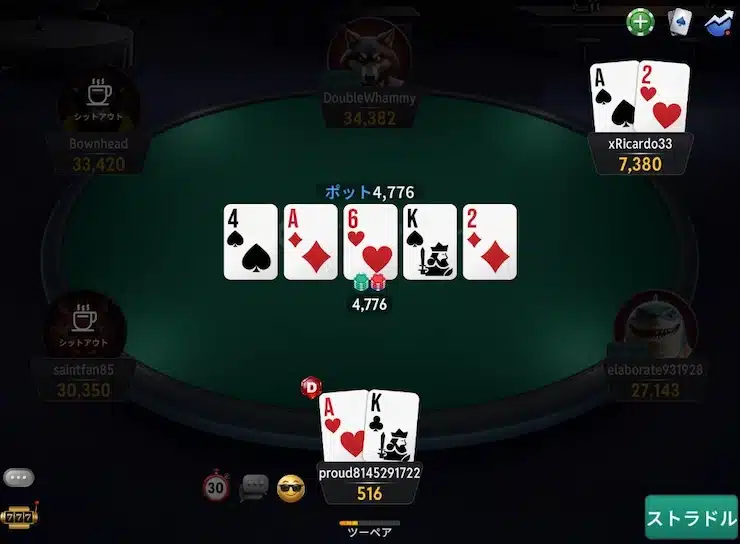Screen dimensions: 740x544
Task: Choose the sunglasses emoji reaction button
Action: (x=291, y=487)
